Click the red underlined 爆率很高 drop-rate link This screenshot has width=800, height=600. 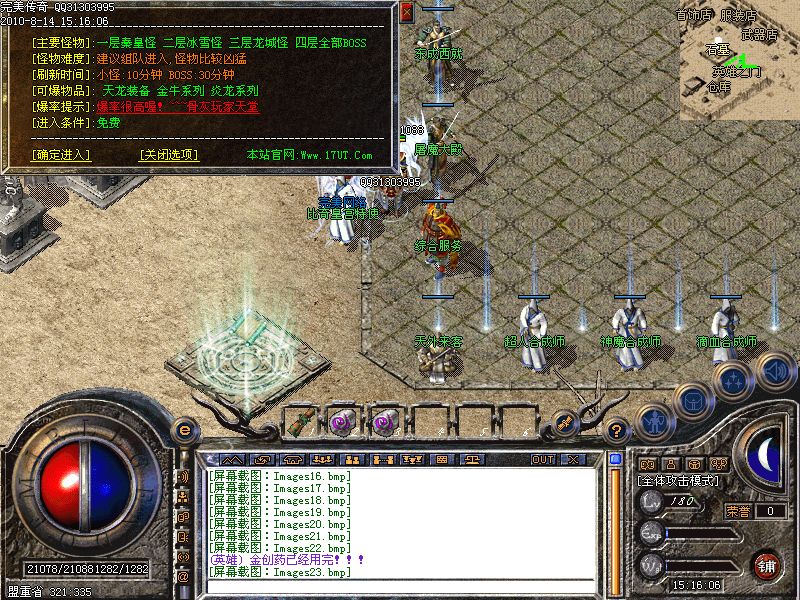[x=177, y=106]
